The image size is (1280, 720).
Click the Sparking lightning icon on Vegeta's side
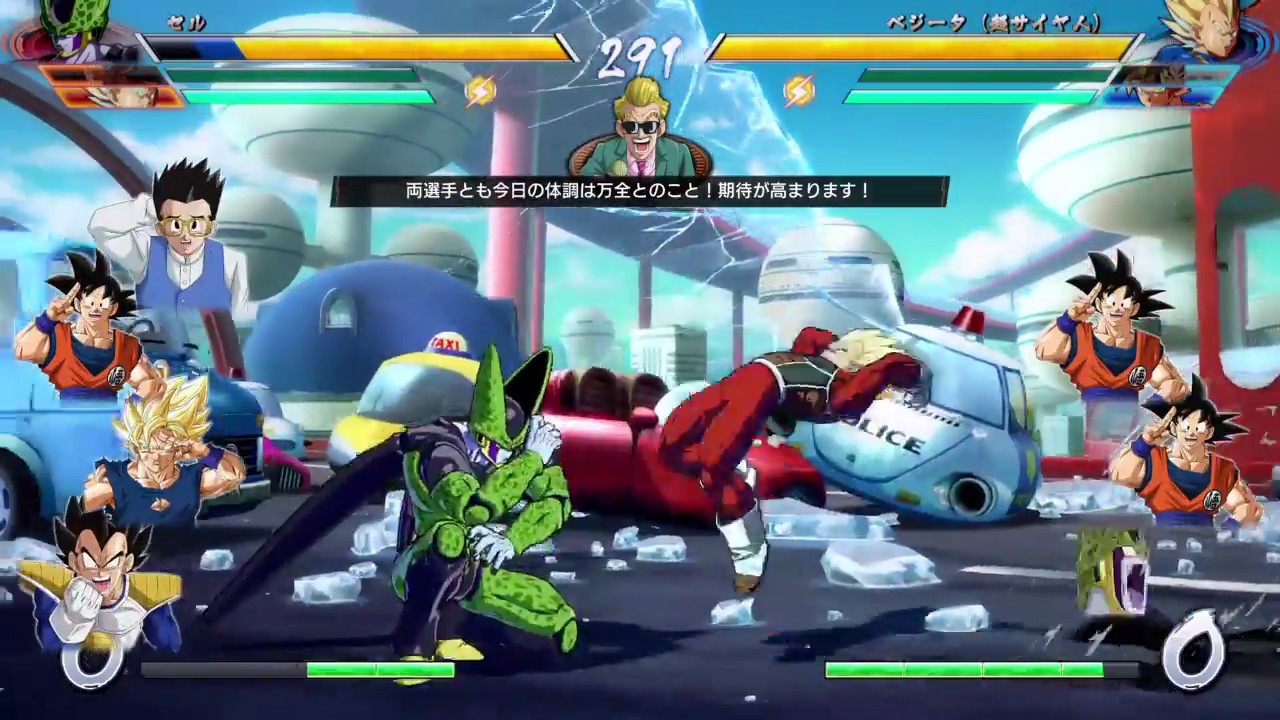pyautogui.click(x=800, y=90)
